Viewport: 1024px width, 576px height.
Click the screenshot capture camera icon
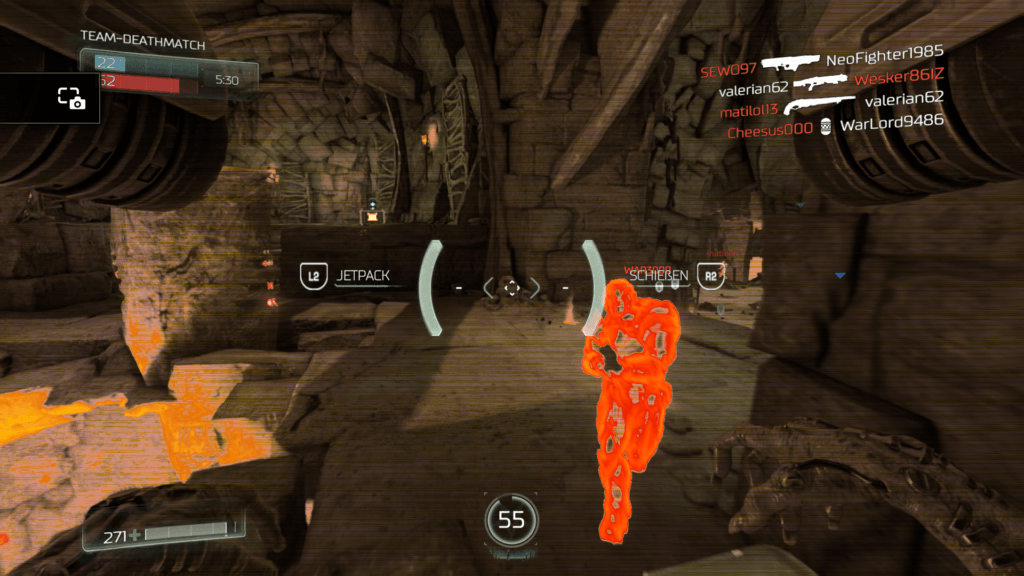tap(71, 98)
